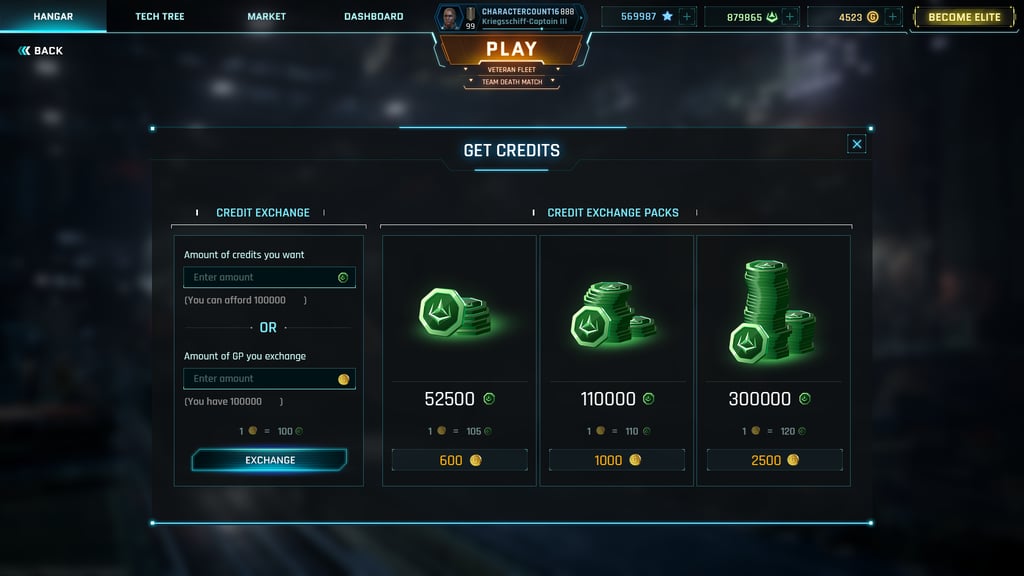Image resolution: width=1024 pixels, height=576 pixels.
Task: Go to the Market tab
Action: coord(267,17)
